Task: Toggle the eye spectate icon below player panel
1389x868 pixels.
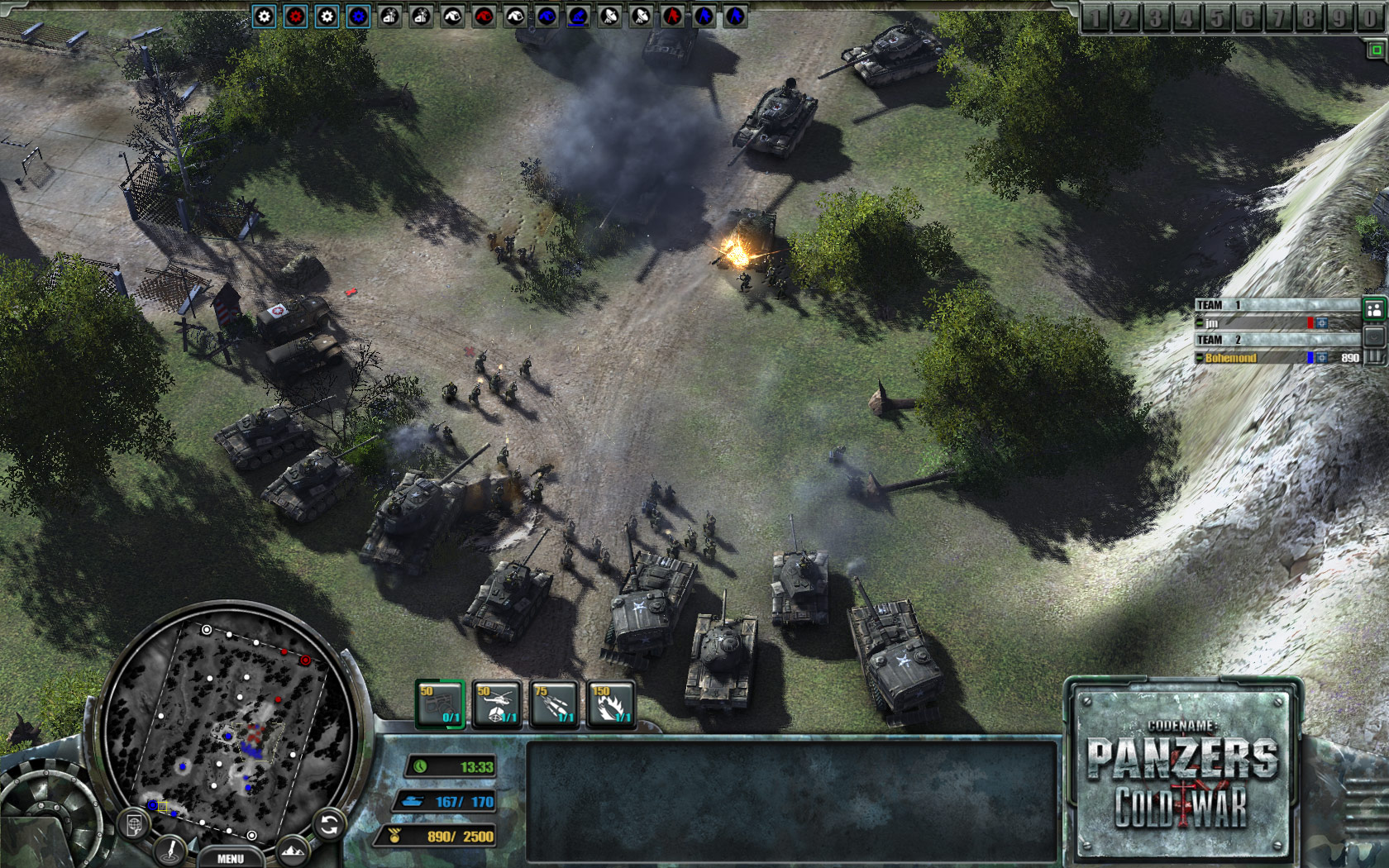Action: pos(1373,338)
